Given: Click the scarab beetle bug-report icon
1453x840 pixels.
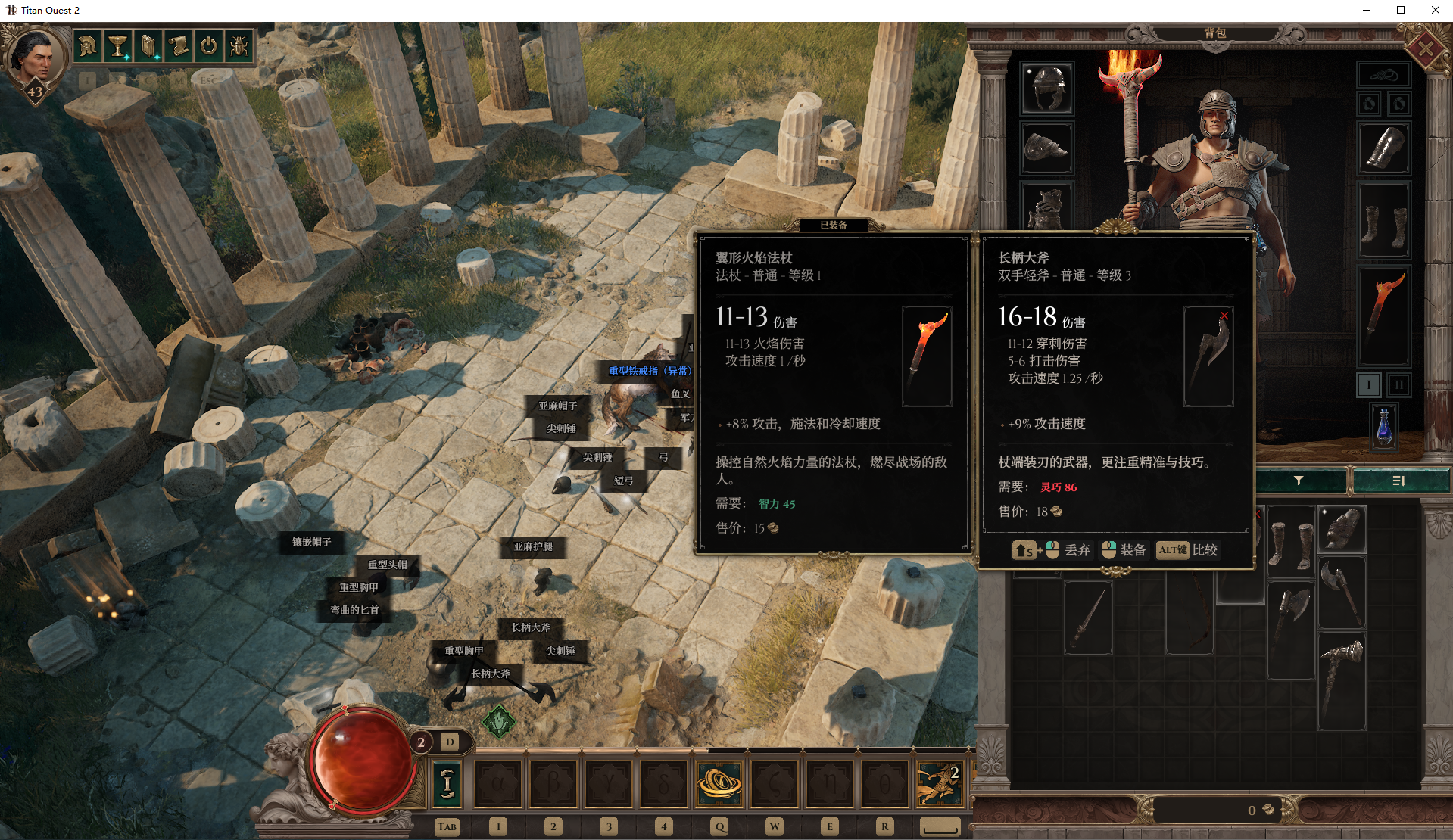Looking at the screenshot, I should (239, 46).
